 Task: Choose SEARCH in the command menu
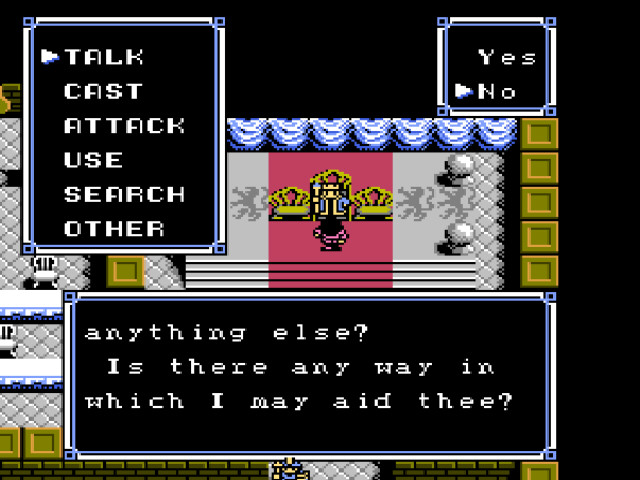pyautogui.click(x=124, y=194)
